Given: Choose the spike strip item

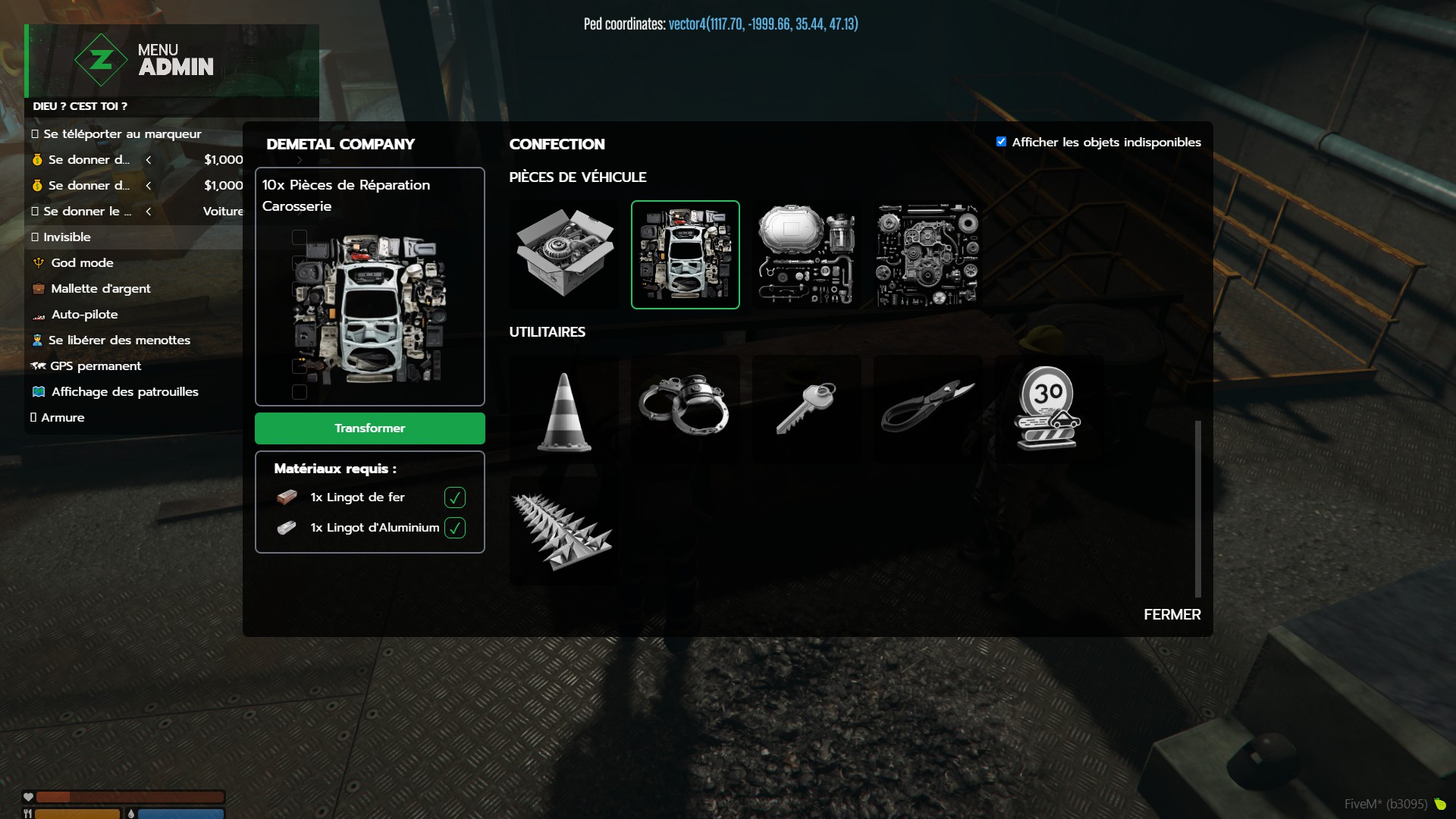Looking at the screenshot, I should coord(563,531).
